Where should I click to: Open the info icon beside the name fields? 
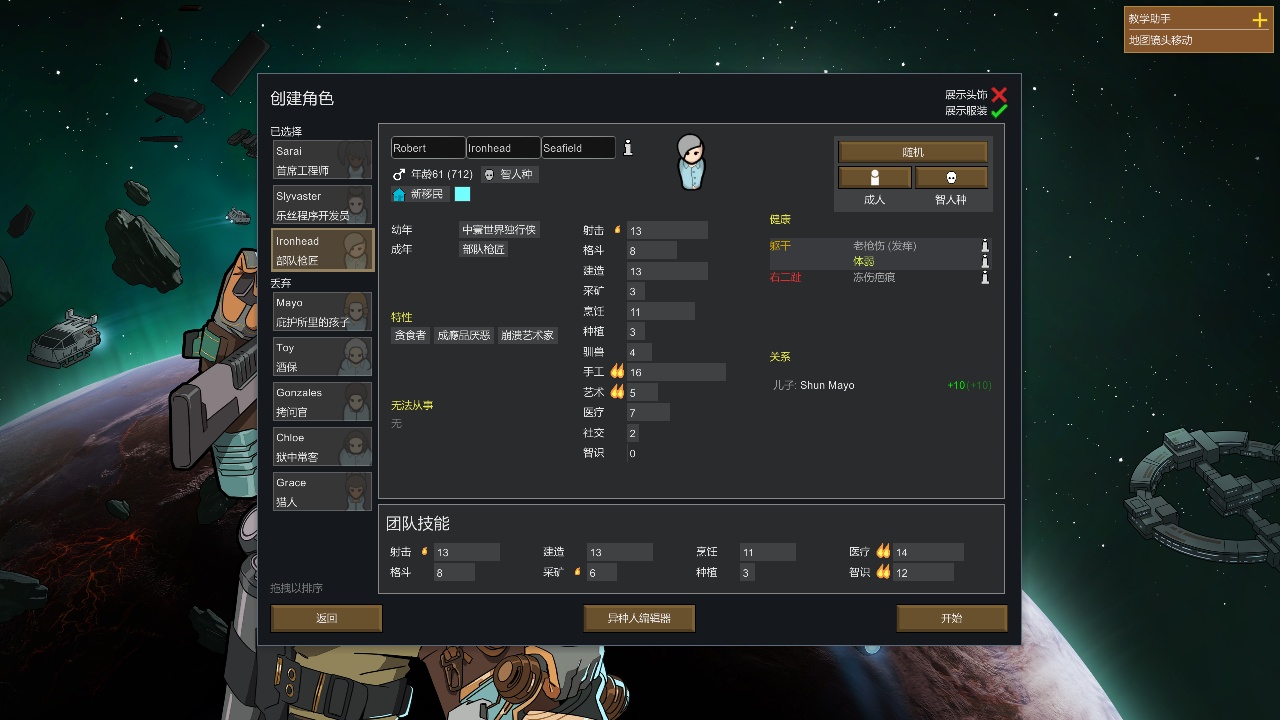[x=628, y=146]
